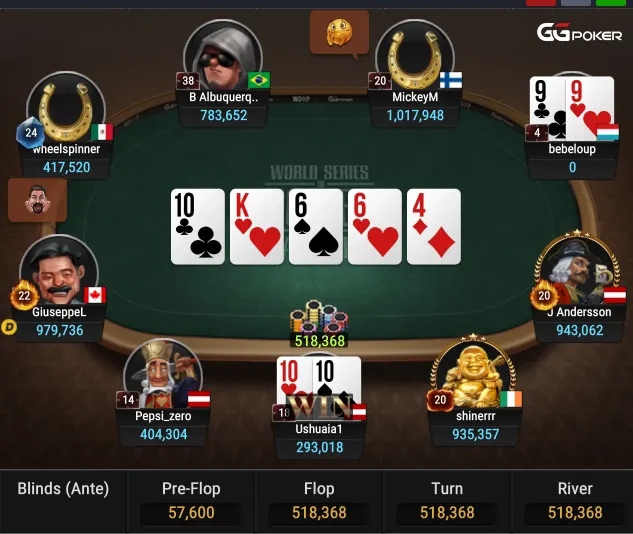Select the Turn tab

coord(447,501)
